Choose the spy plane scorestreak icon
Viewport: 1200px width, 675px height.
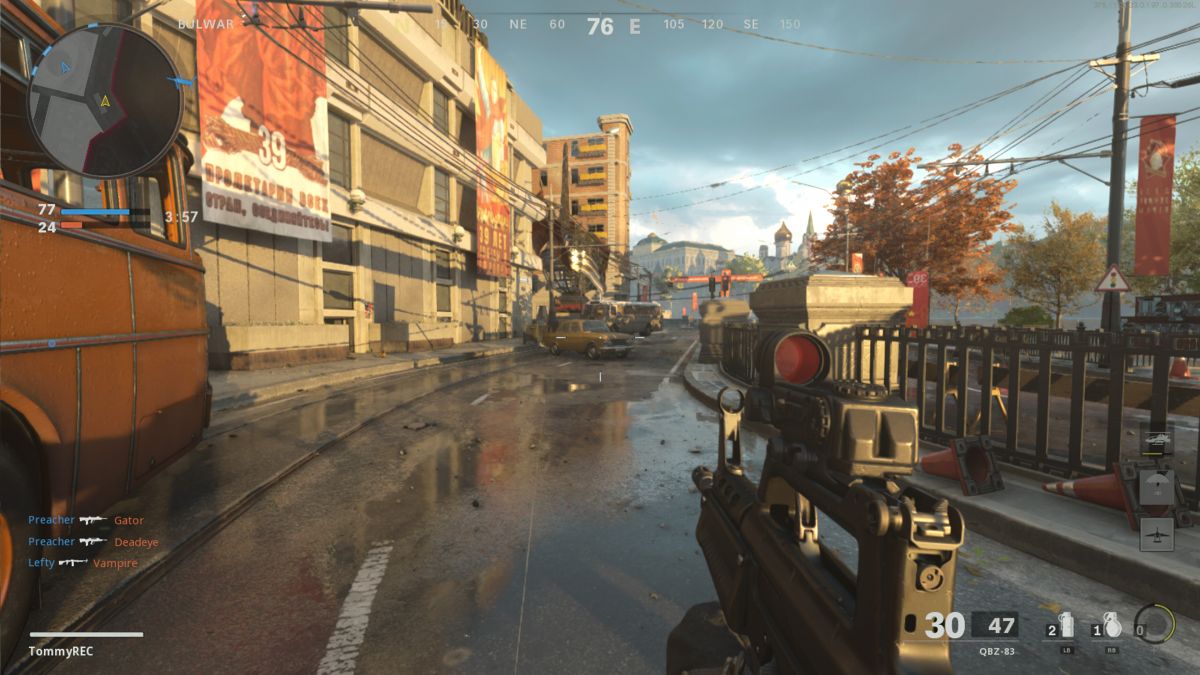click(x=1156, y=534)
